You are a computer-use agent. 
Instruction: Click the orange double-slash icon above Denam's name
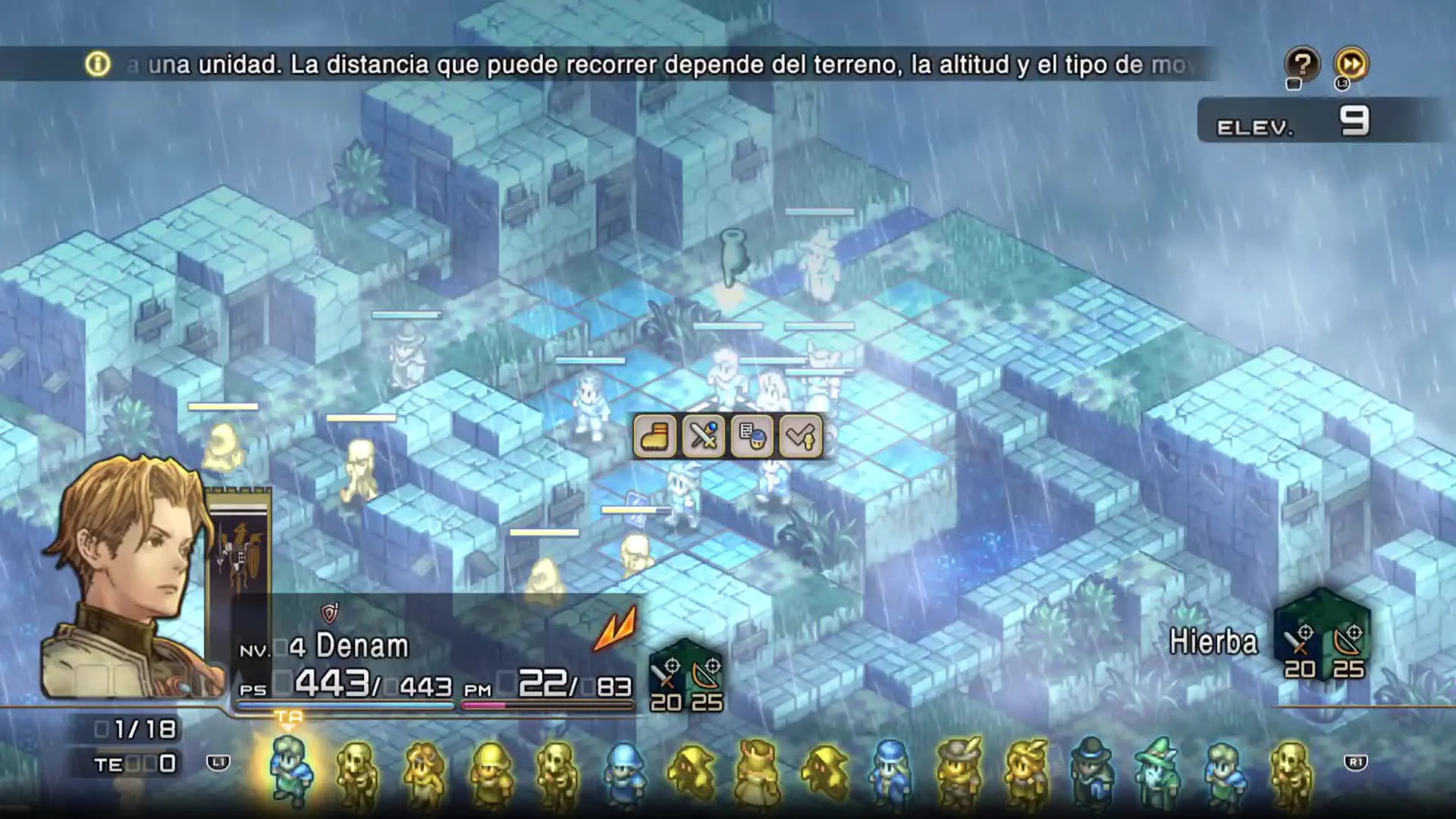pos(615,629)
